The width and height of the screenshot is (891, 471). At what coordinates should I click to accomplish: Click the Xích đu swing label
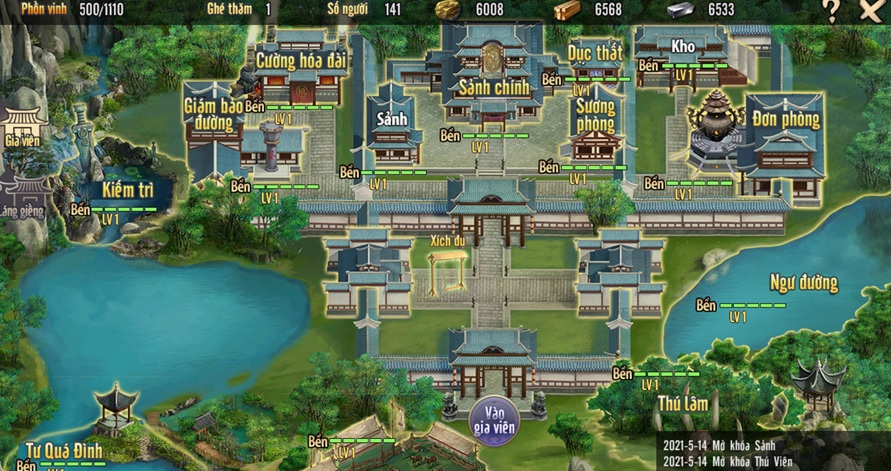448,240
